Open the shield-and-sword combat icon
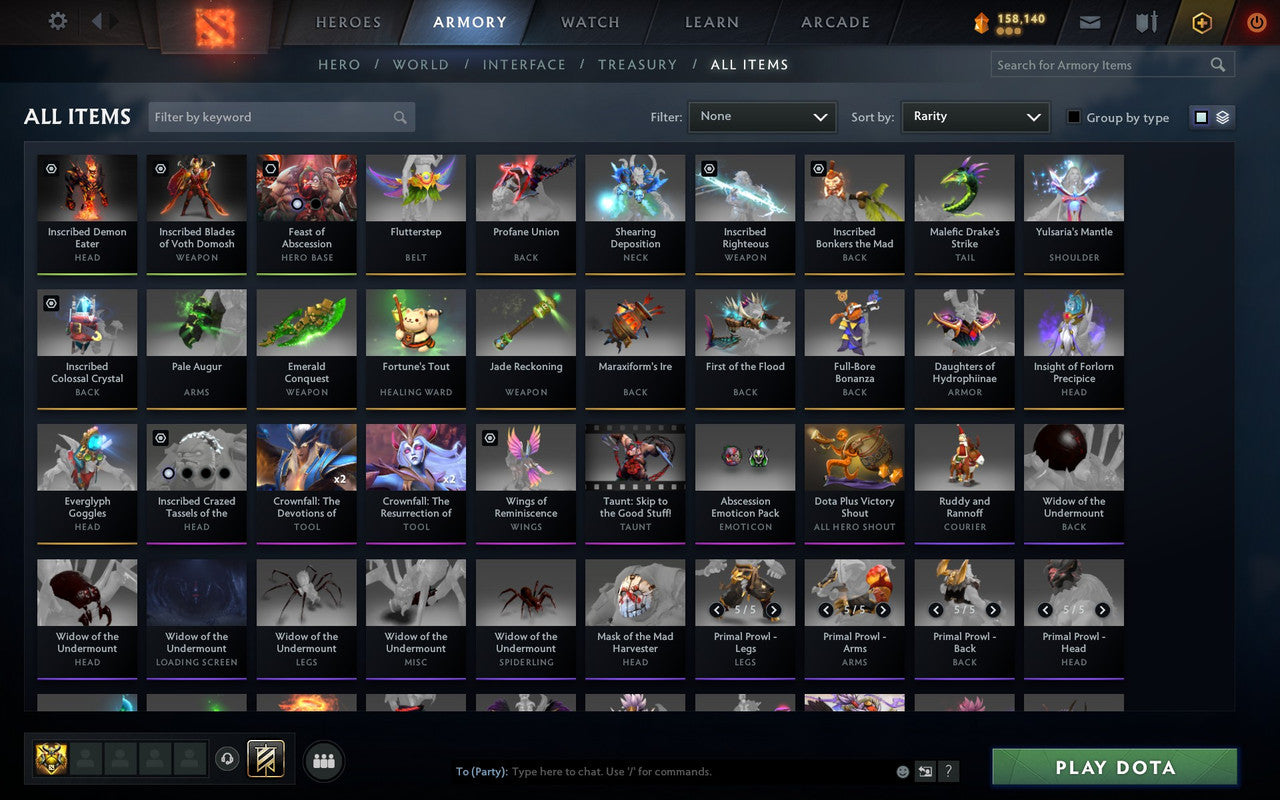 coord(1145,22)
